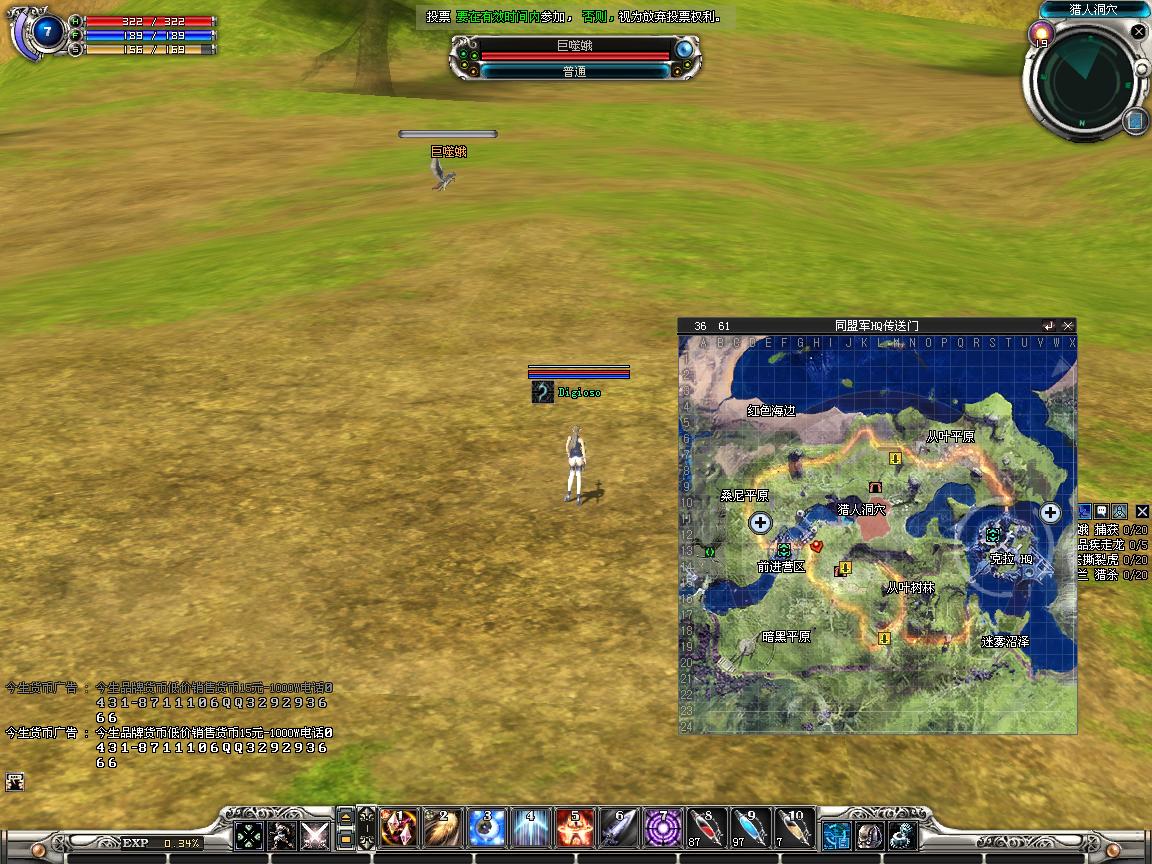Use the purple target skill in slot 7
The image size is (1152, 864).
tap(663, 828)
